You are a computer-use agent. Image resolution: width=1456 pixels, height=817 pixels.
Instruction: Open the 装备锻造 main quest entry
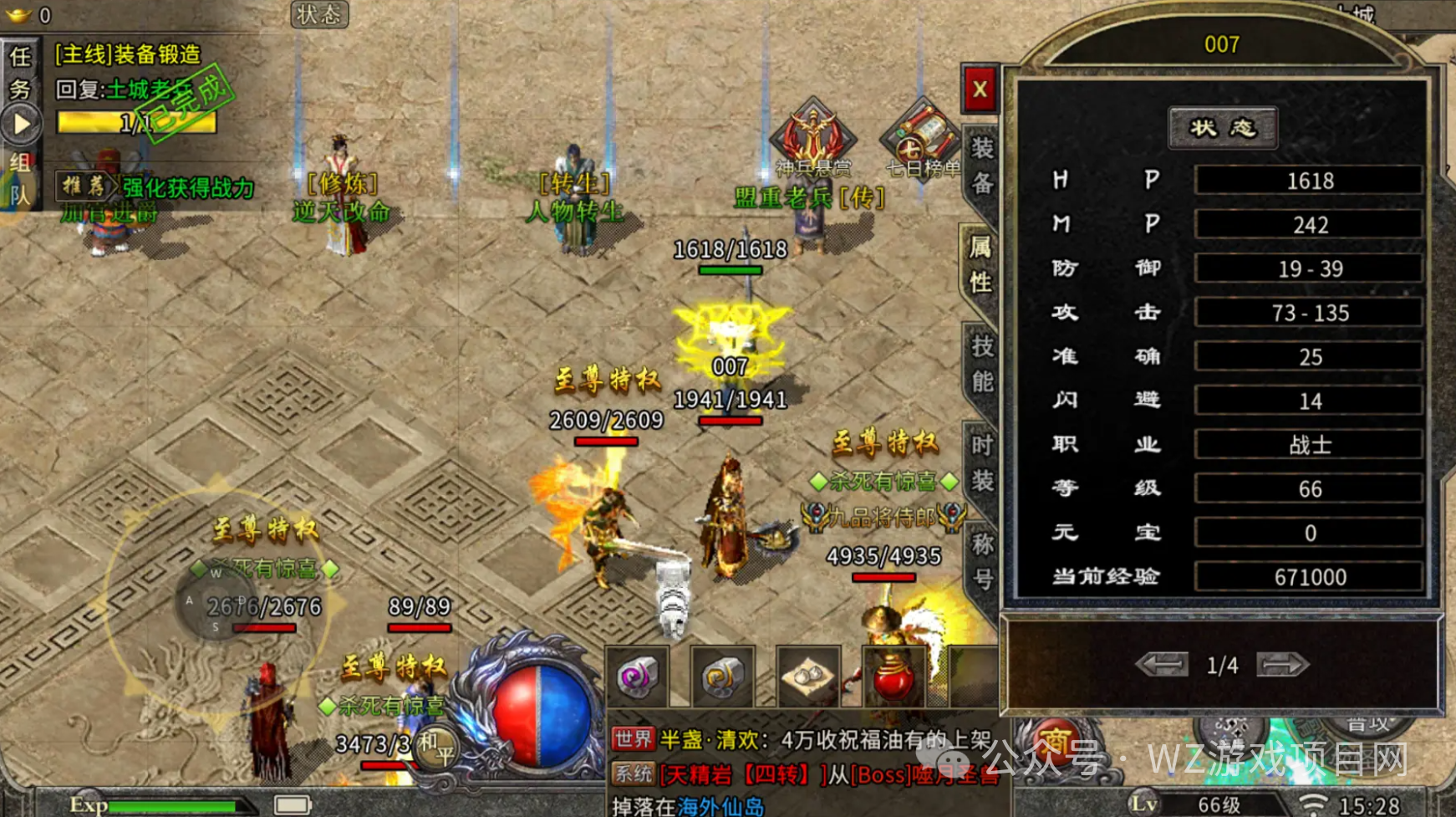coord(128,55)
